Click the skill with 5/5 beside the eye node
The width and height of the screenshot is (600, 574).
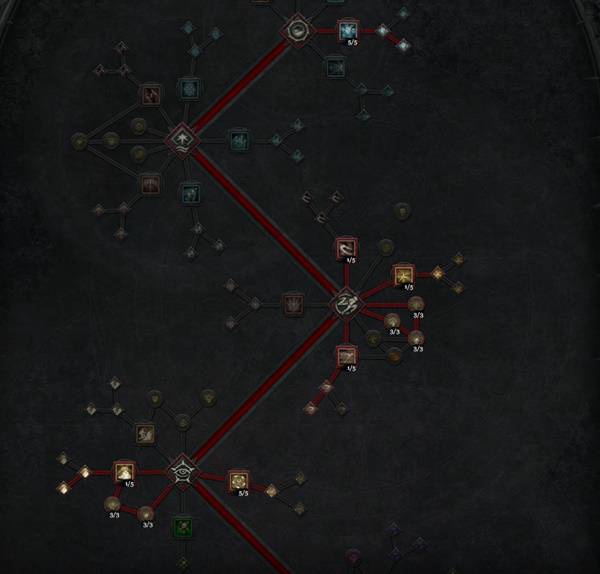click(238, 481)
